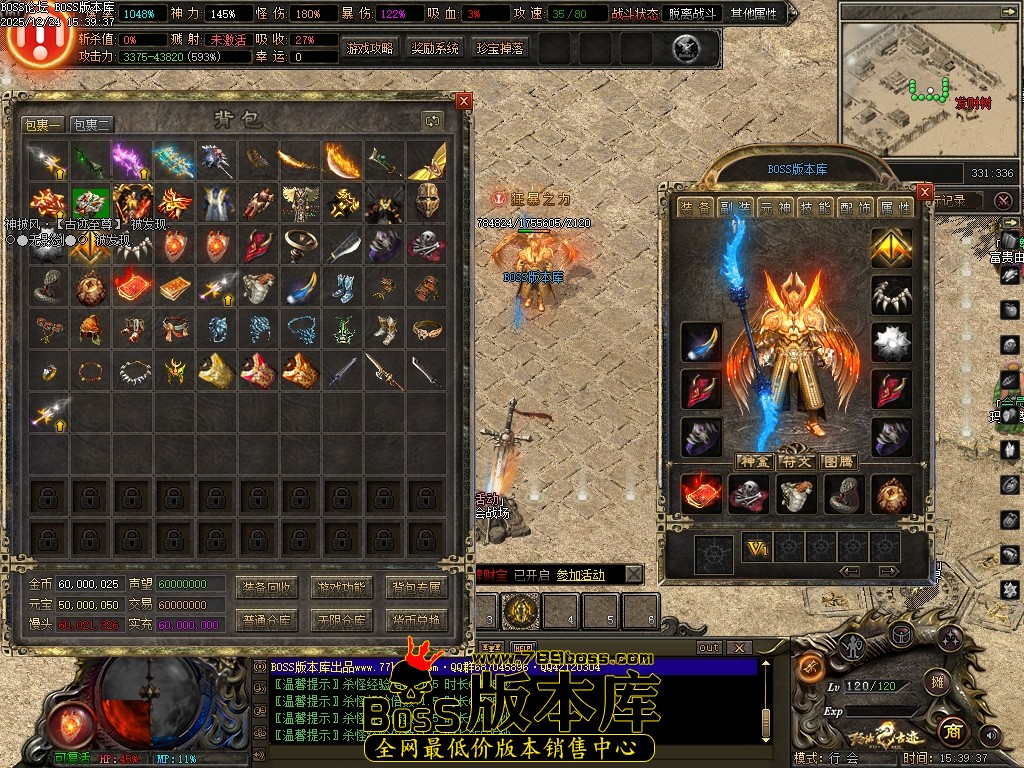
Task: Select the 符文 rune button
Action: click(796, 461)
